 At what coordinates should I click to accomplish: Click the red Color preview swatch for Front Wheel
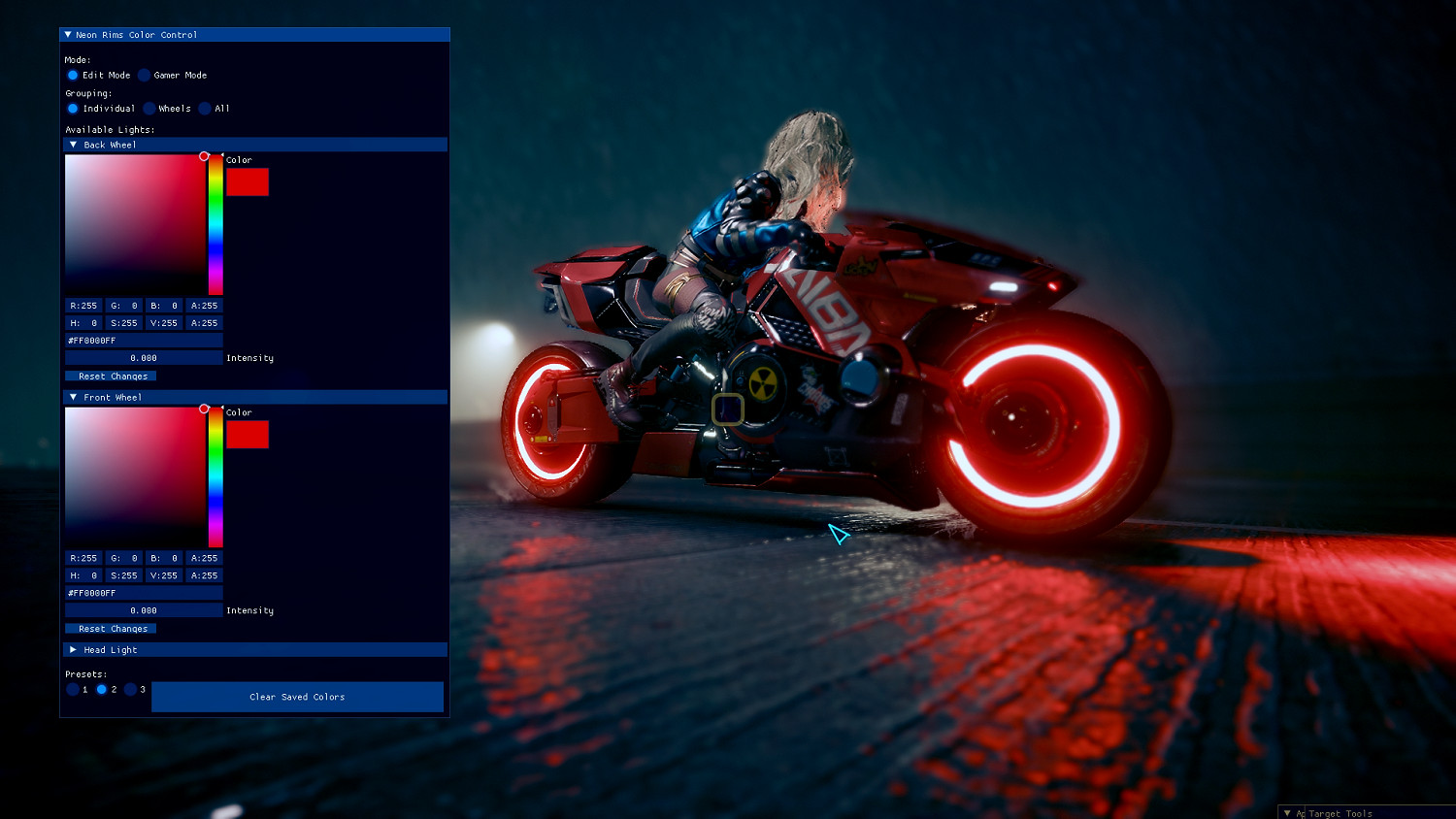coord(248,434)
